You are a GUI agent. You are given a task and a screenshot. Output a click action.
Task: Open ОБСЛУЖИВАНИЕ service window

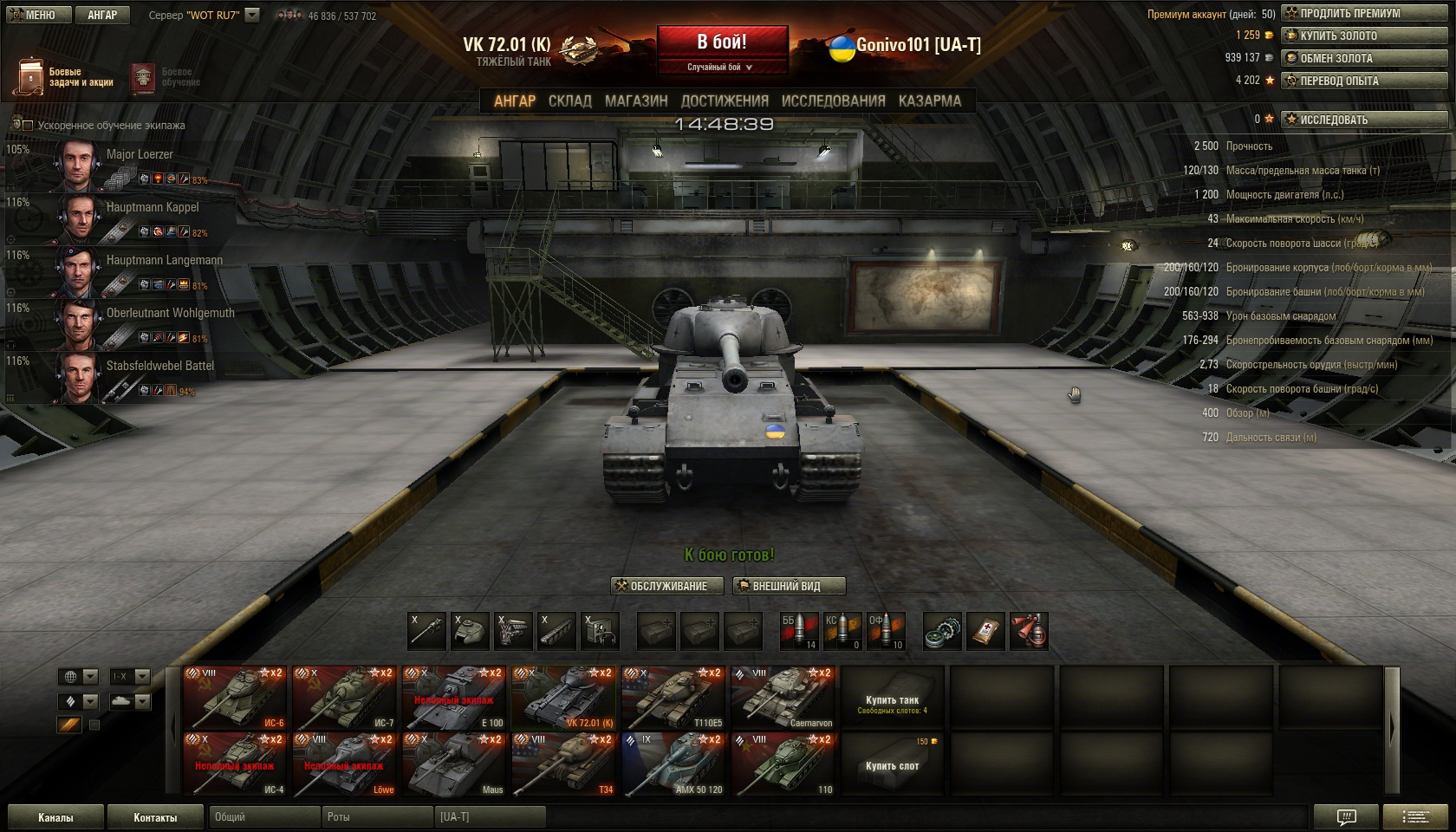[x=660, y=586]
